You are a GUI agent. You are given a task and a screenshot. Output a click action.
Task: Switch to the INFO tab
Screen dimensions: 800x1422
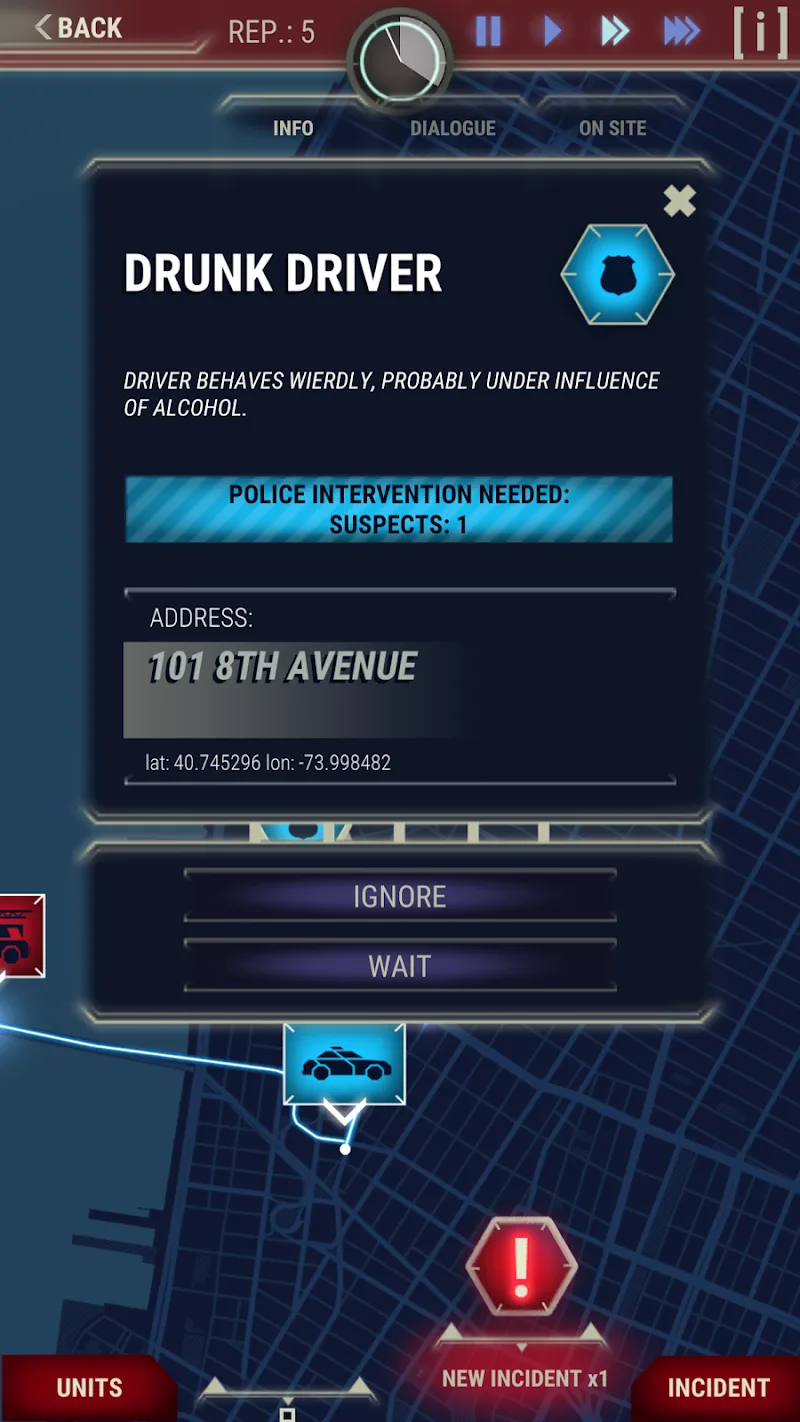point(293,128)
